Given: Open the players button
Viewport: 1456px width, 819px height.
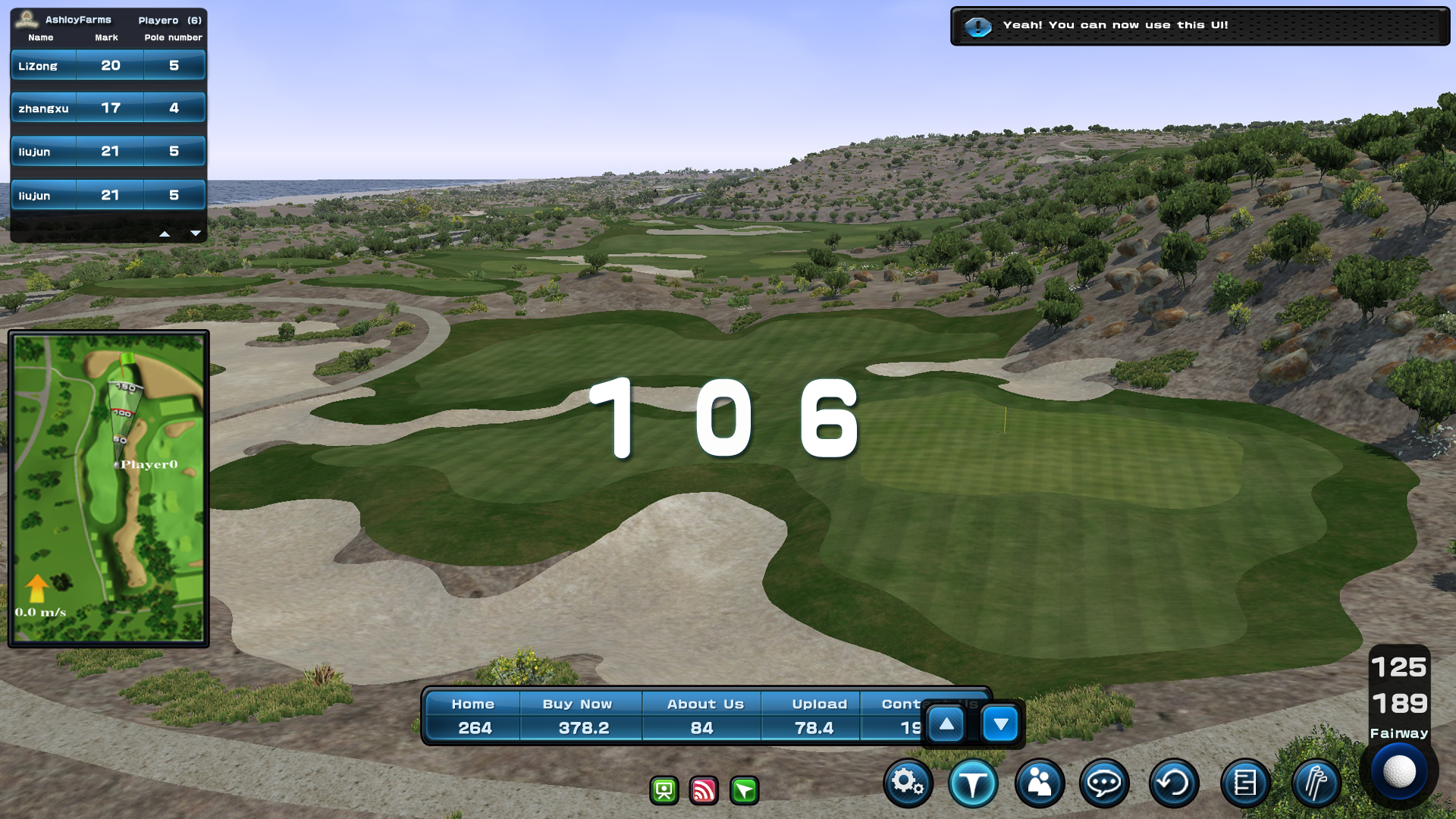Looking at the screenshot, I should 1039,783.
